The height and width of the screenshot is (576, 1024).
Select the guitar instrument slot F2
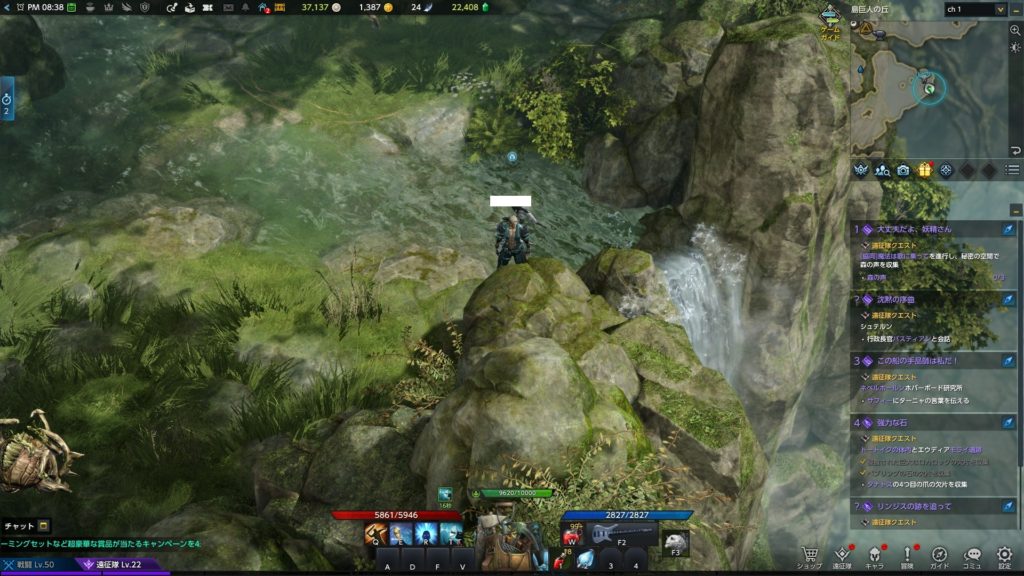click(x=621, y=534)
